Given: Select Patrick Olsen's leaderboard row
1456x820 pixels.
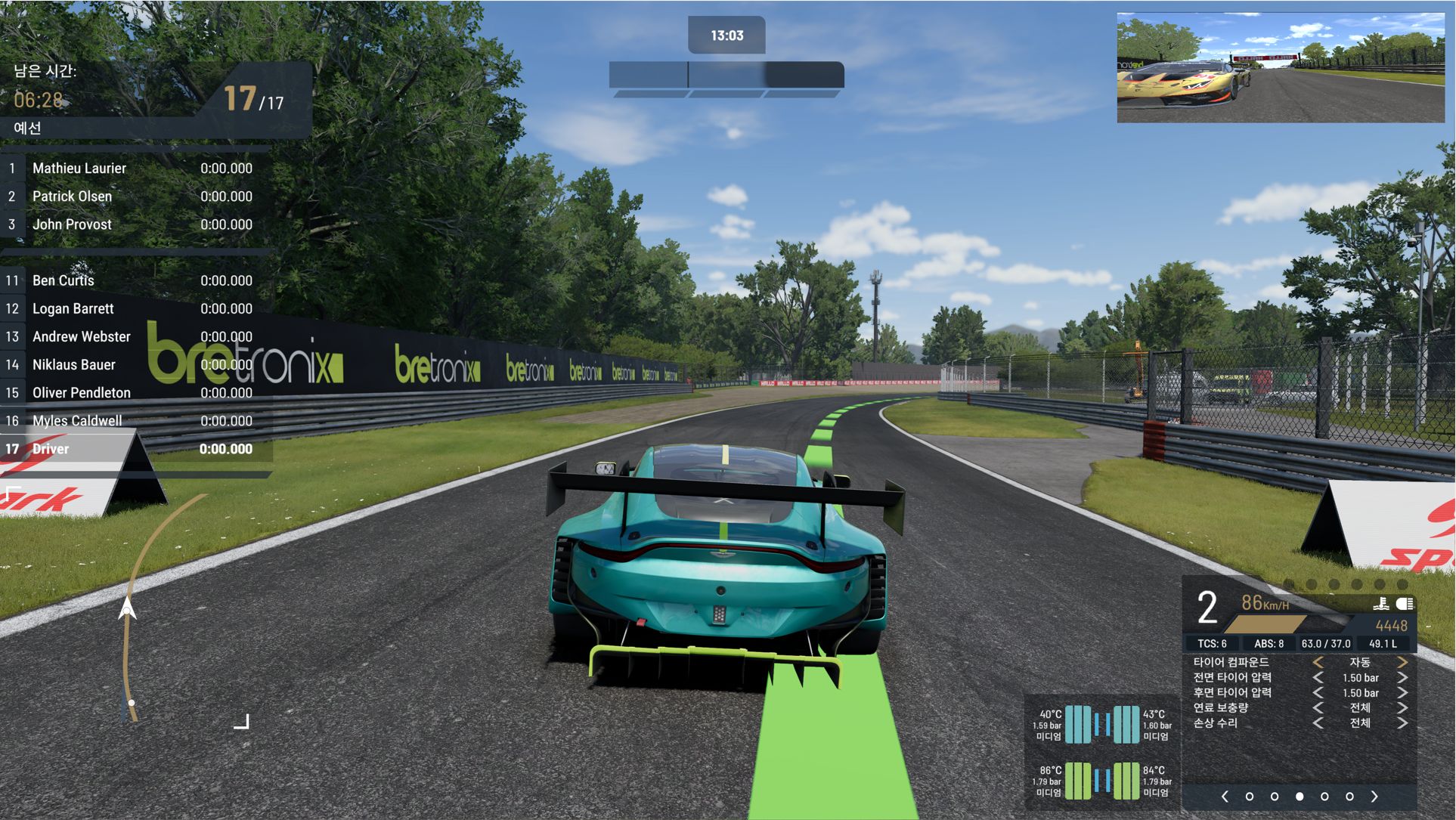Looking at the screenshot, I should [x=136, y=196].
